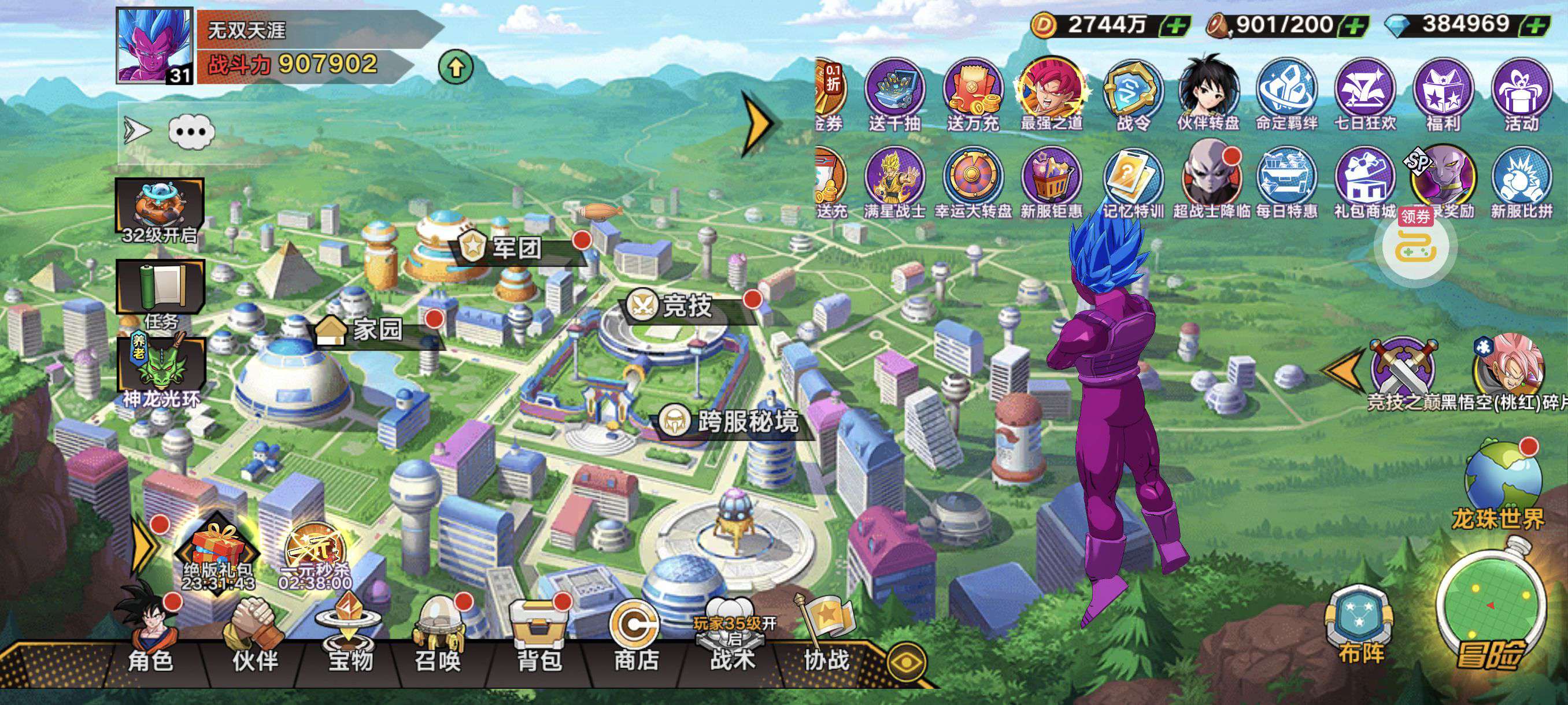The height and width of the screenshot is (705, 1568).
Task: Open the 任务 quest scroll
Action: point(161,292)
